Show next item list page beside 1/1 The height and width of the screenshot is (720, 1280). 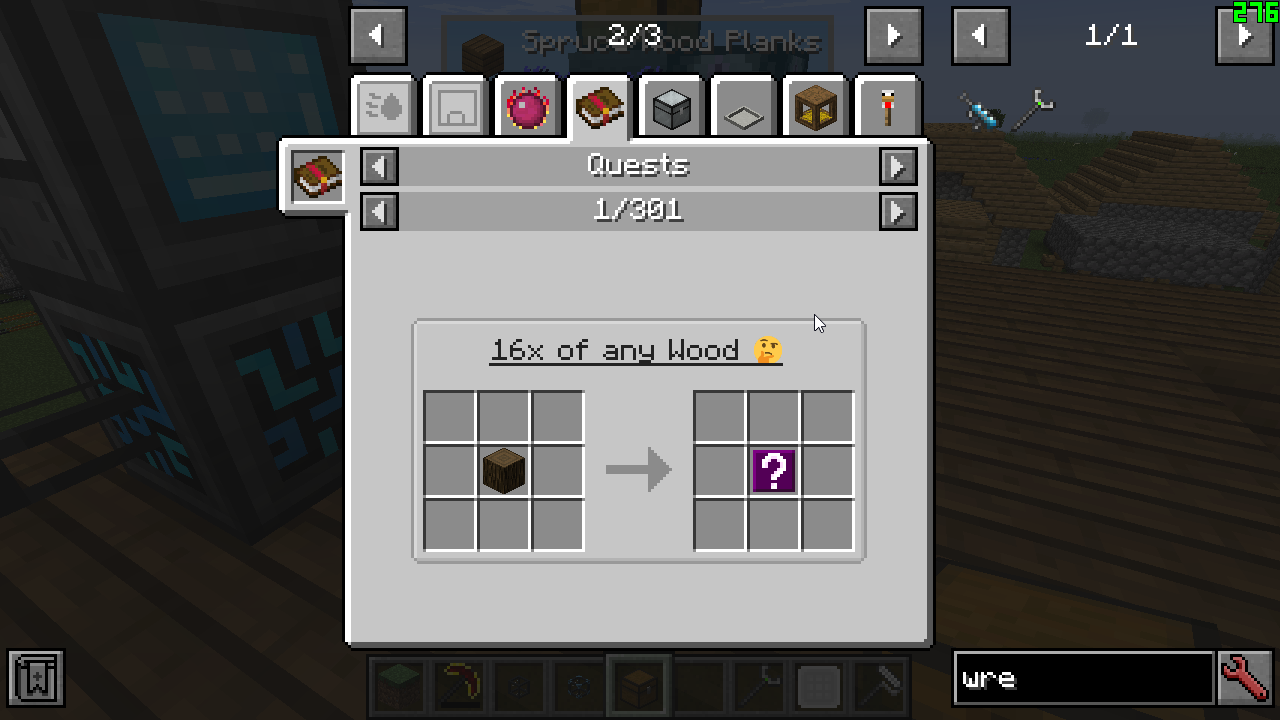coord(1245,36)
